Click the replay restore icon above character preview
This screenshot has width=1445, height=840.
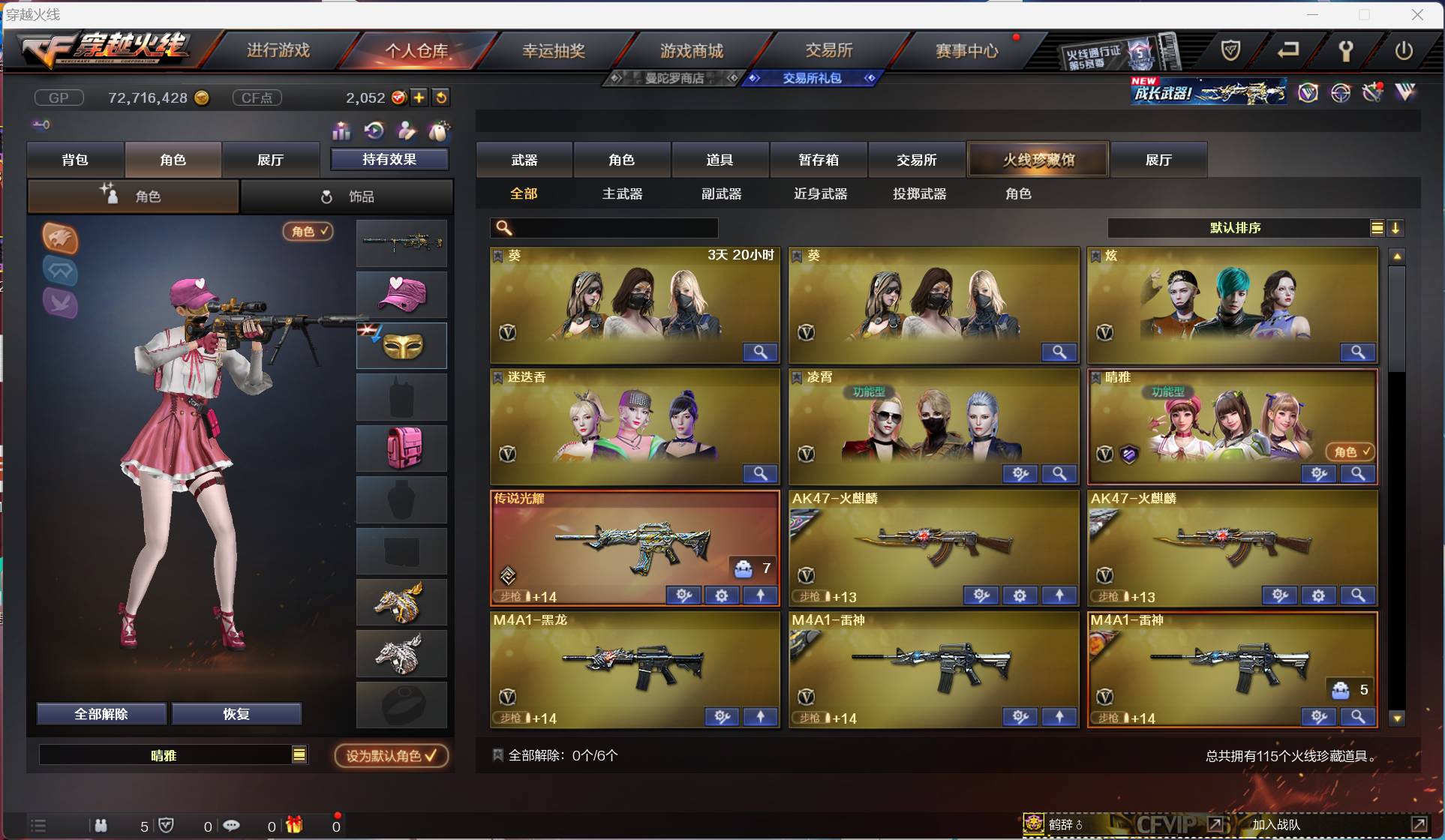click(374, 131)
